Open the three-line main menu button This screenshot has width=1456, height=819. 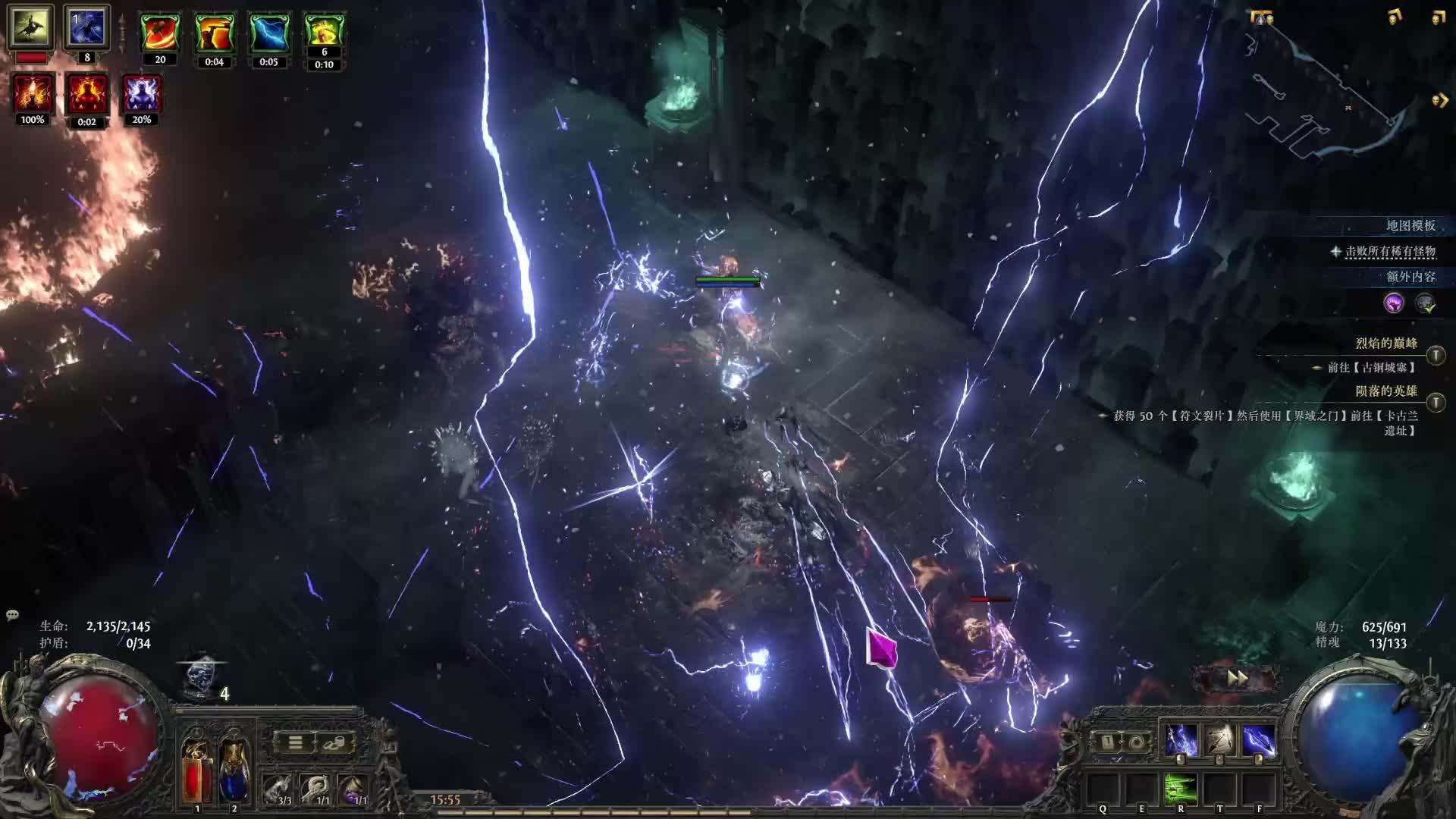pos(295,742)
